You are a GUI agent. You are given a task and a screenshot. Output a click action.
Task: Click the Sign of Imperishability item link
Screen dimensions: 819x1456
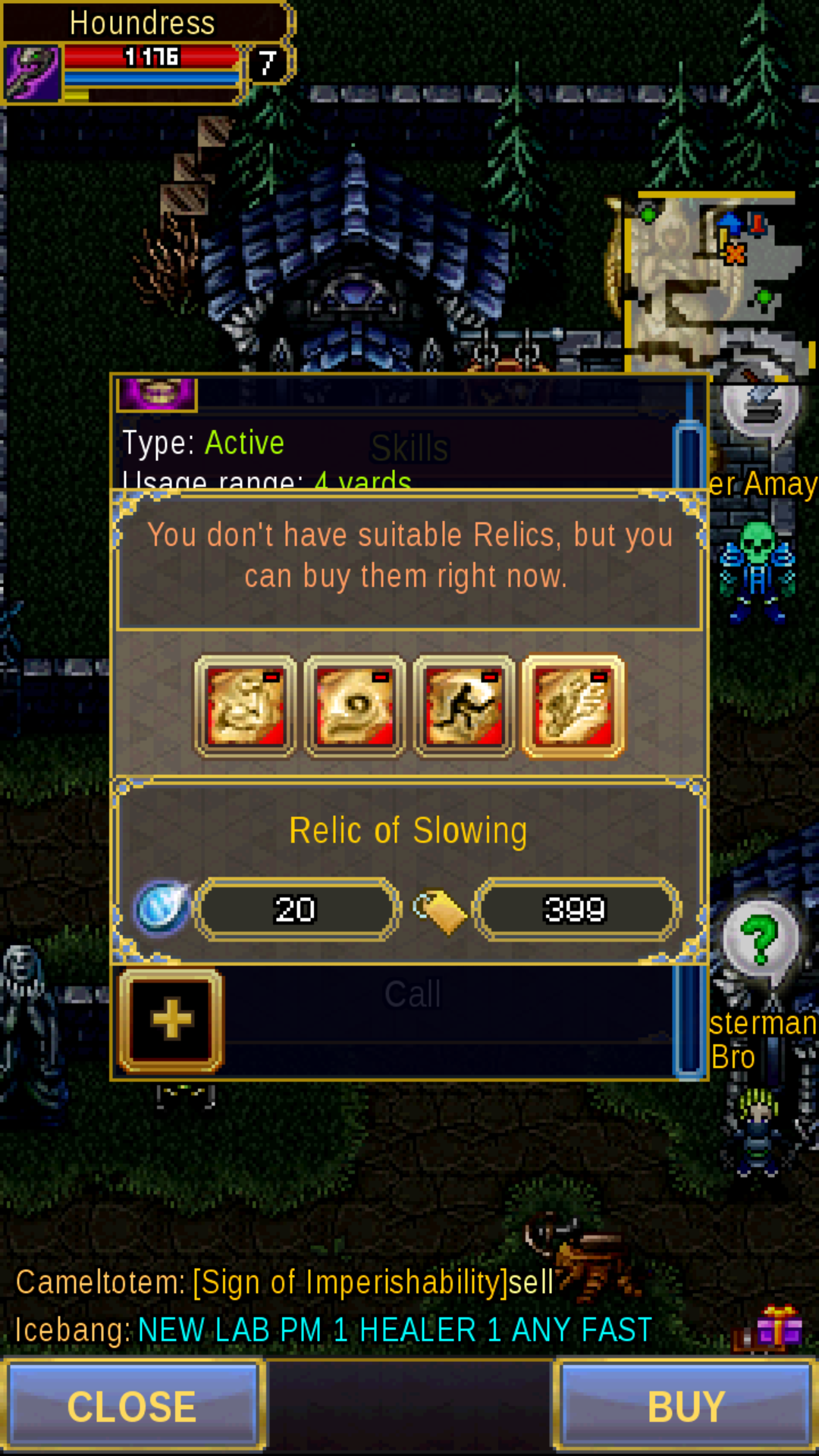[x=350, y=1283]
